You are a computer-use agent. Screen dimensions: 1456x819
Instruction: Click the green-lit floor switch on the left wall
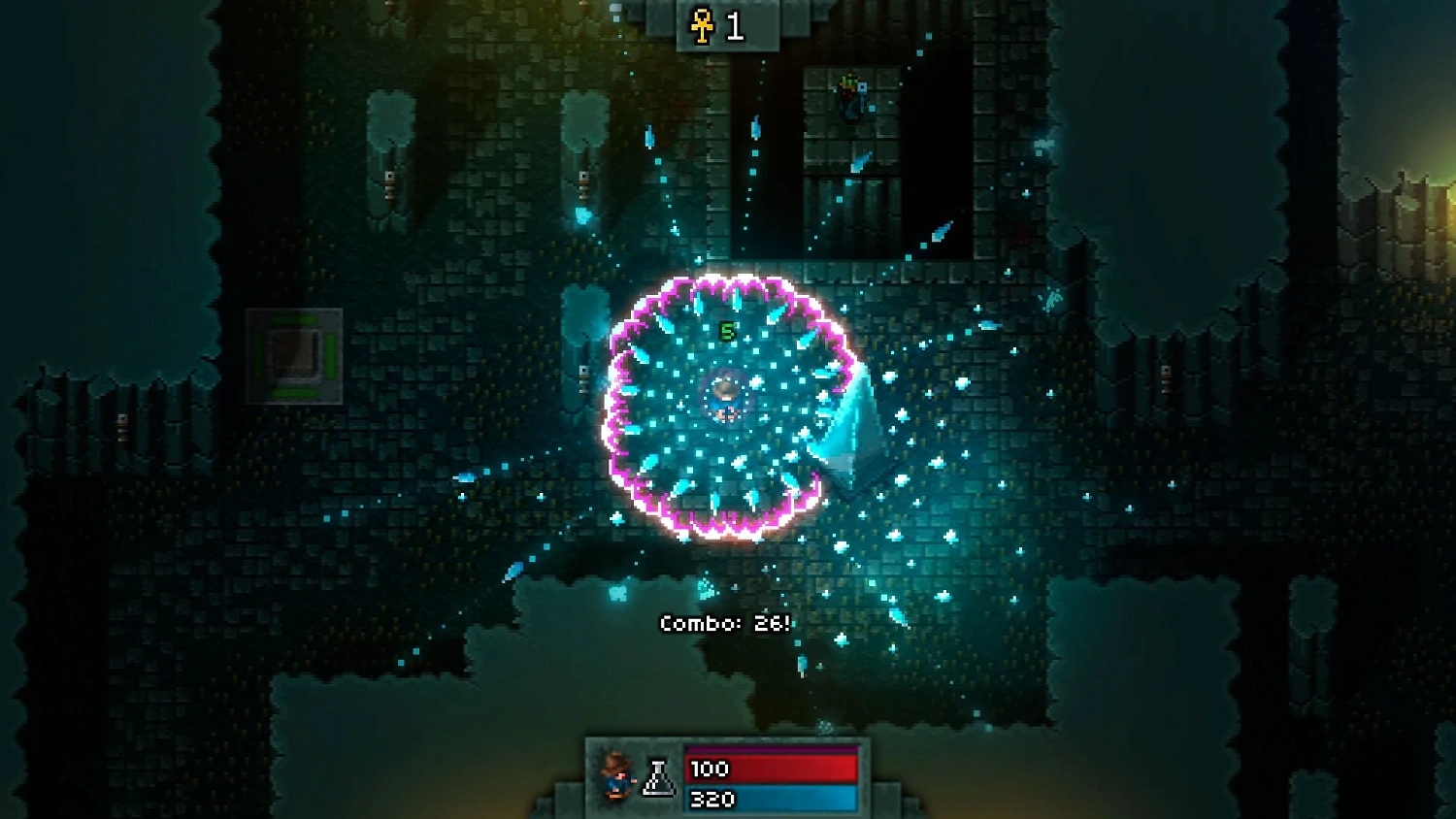tap(294, 356)
